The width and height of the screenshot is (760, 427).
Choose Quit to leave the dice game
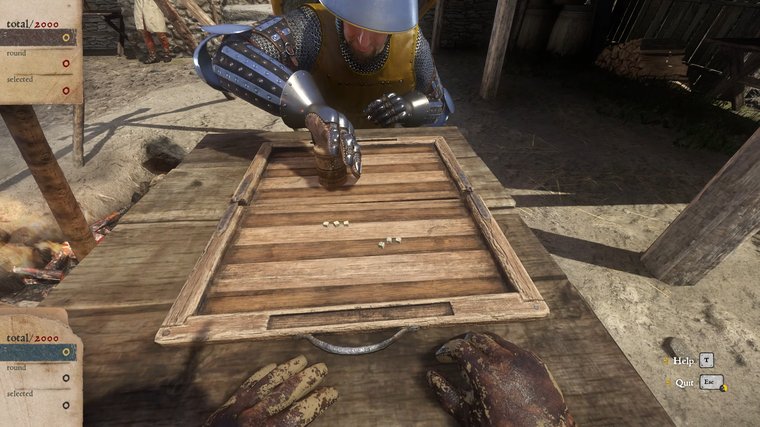coord(685,382)
